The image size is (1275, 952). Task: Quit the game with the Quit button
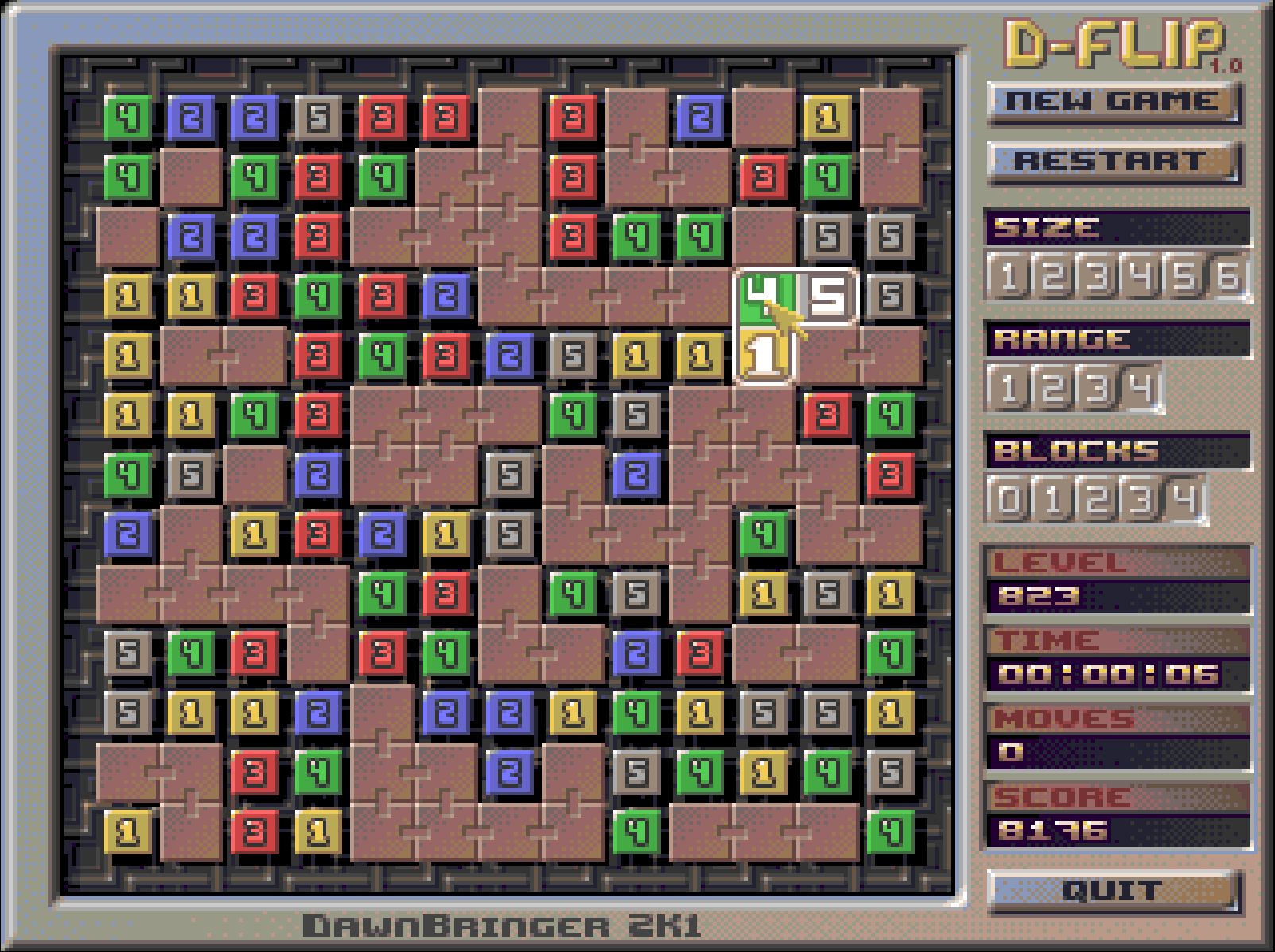1112,890
